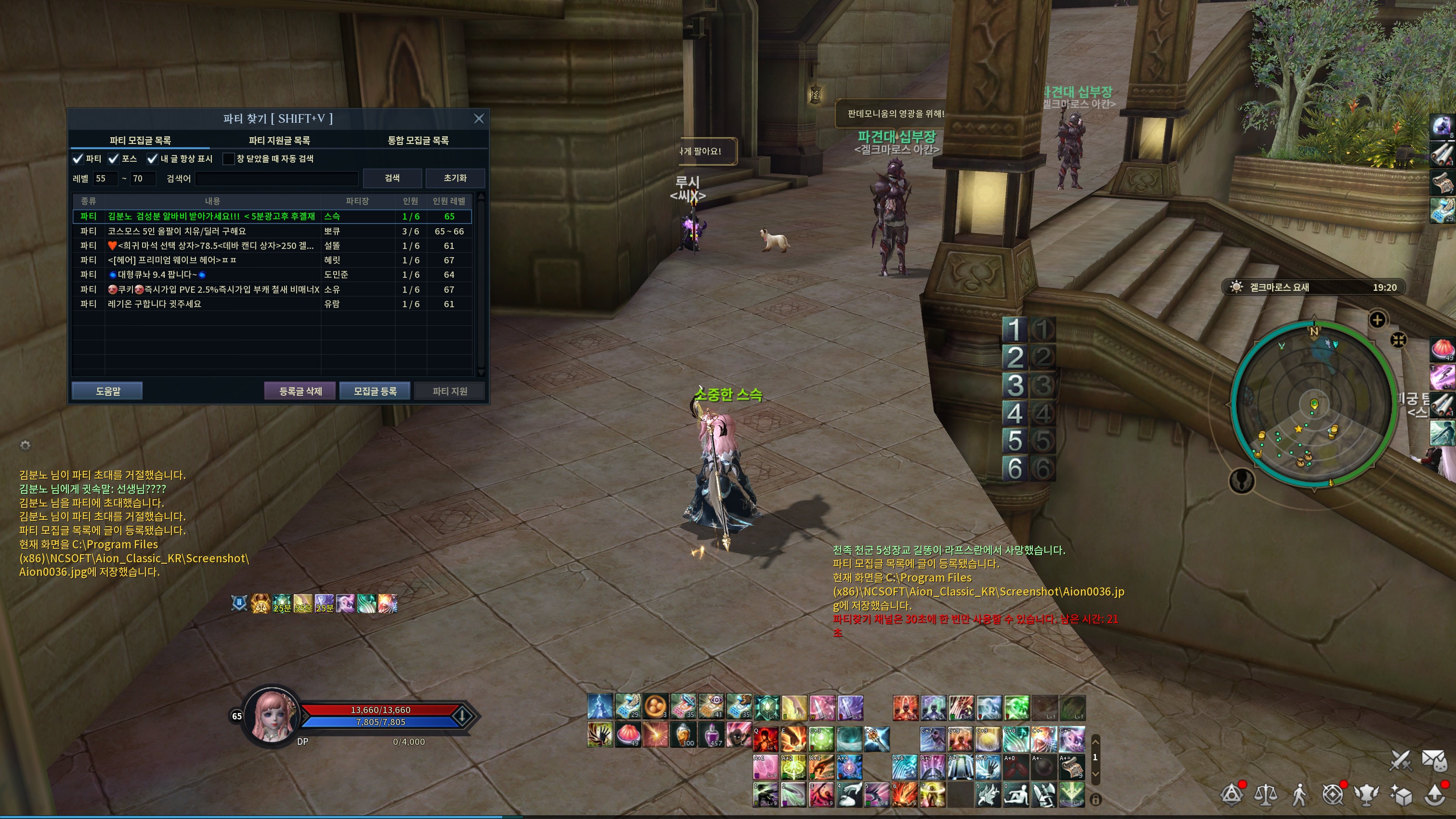Enable 창 닫았을 때 자동 검색 checkbox
This screenshot has width=1456, height=819.
228,159
